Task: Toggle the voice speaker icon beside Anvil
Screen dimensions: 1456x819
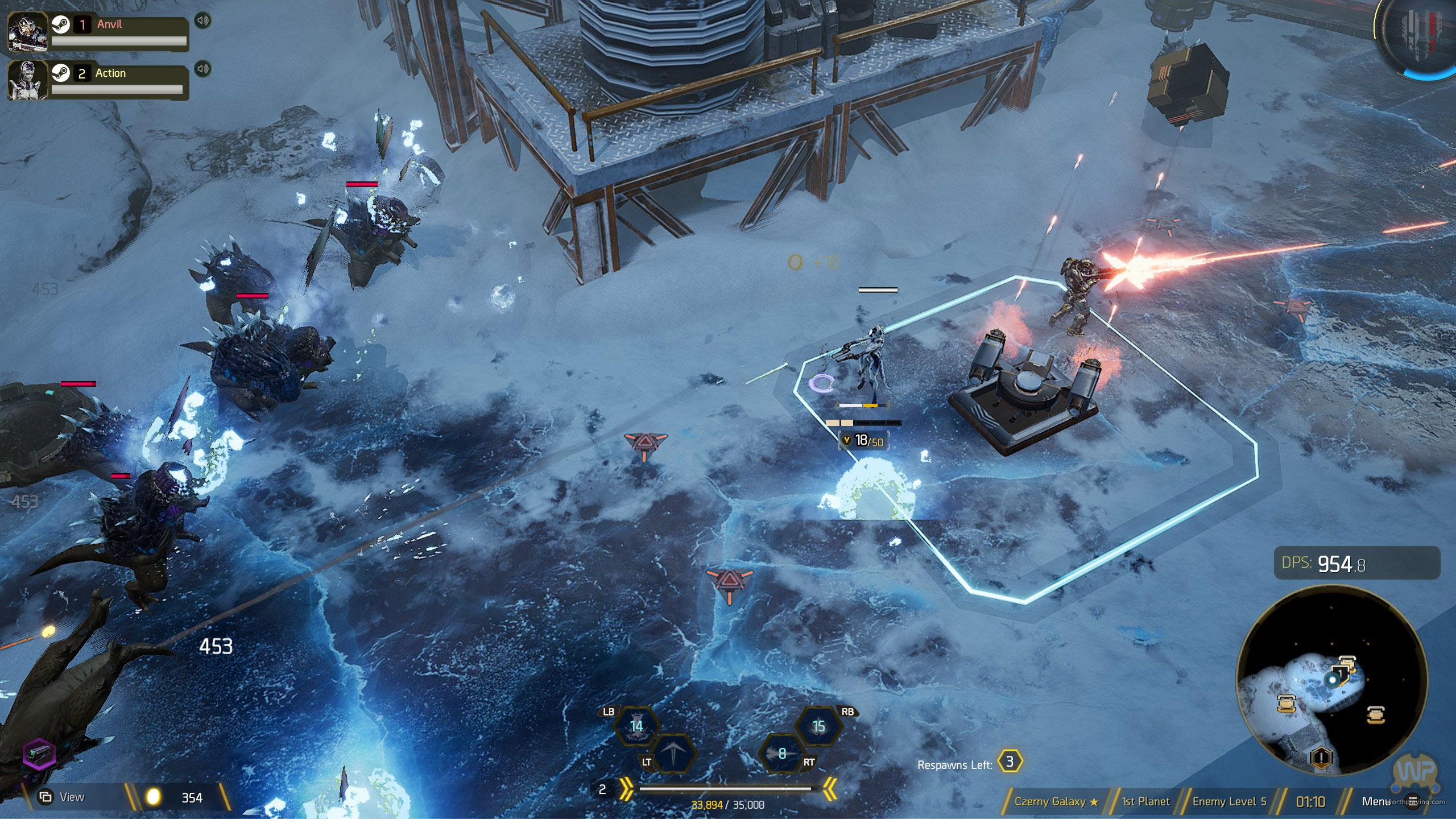Action: pos(202,21)
